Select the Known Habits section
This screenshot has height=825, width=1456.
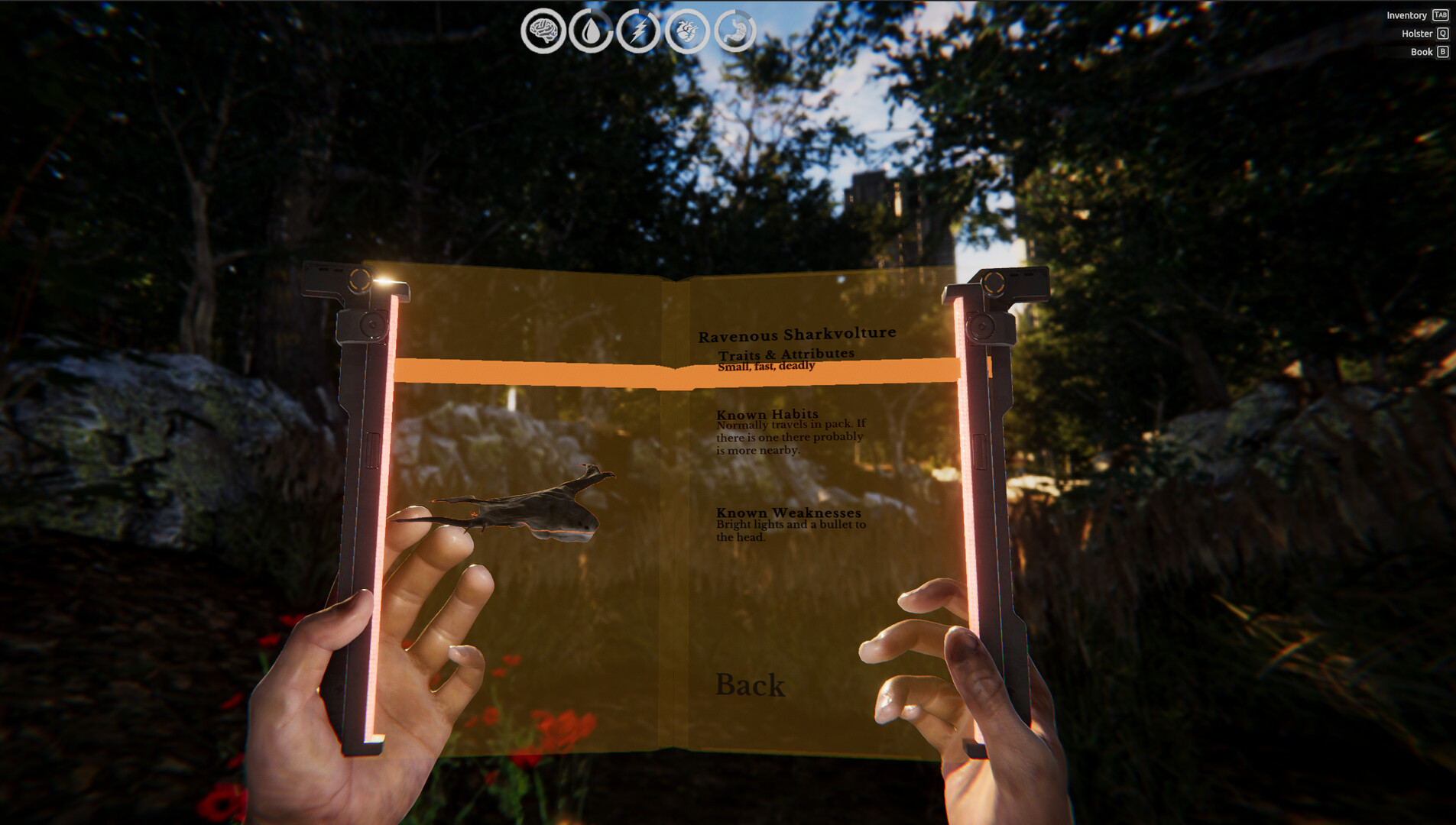pos(767,413)
